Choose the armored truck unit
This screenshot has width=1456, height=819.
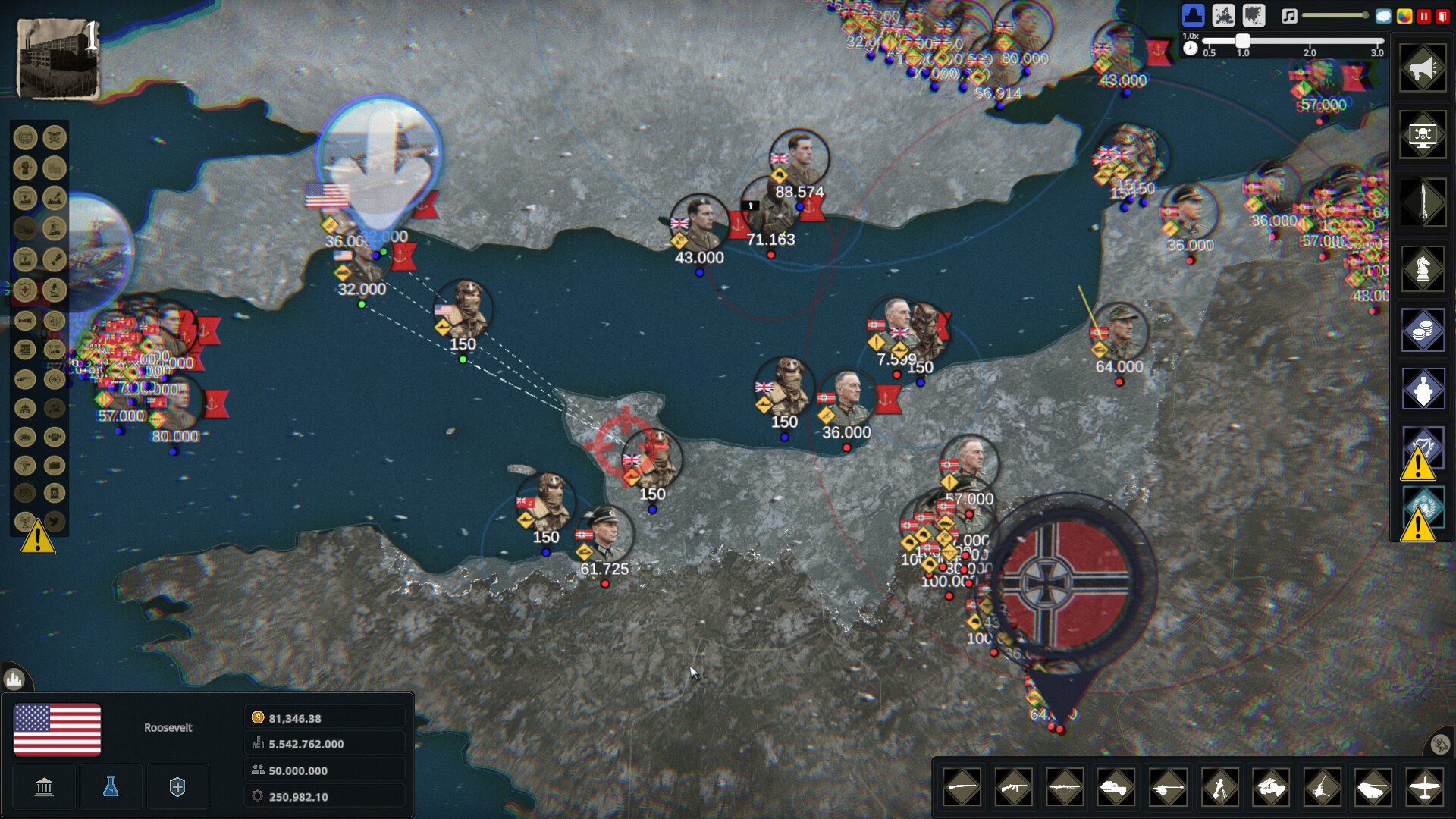point(1116,788)
